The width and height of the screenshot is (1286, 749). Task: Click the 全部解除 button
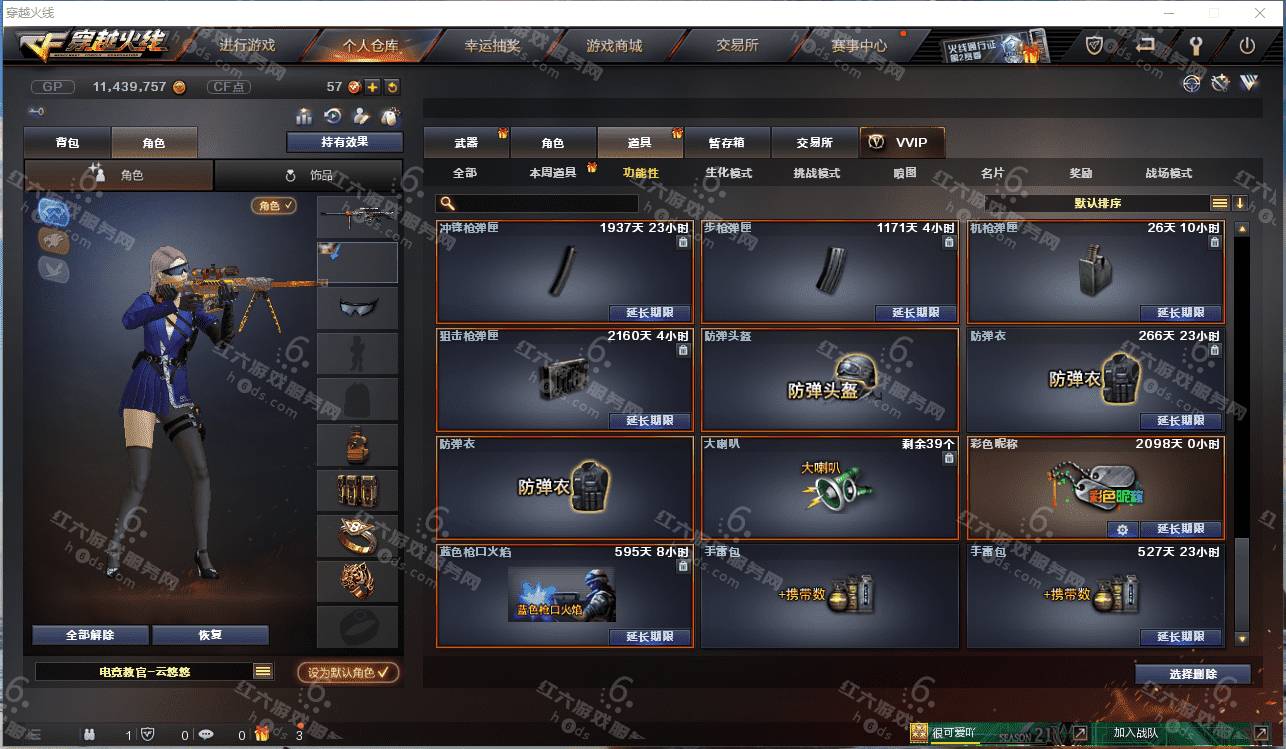click(x=90, y=635)
